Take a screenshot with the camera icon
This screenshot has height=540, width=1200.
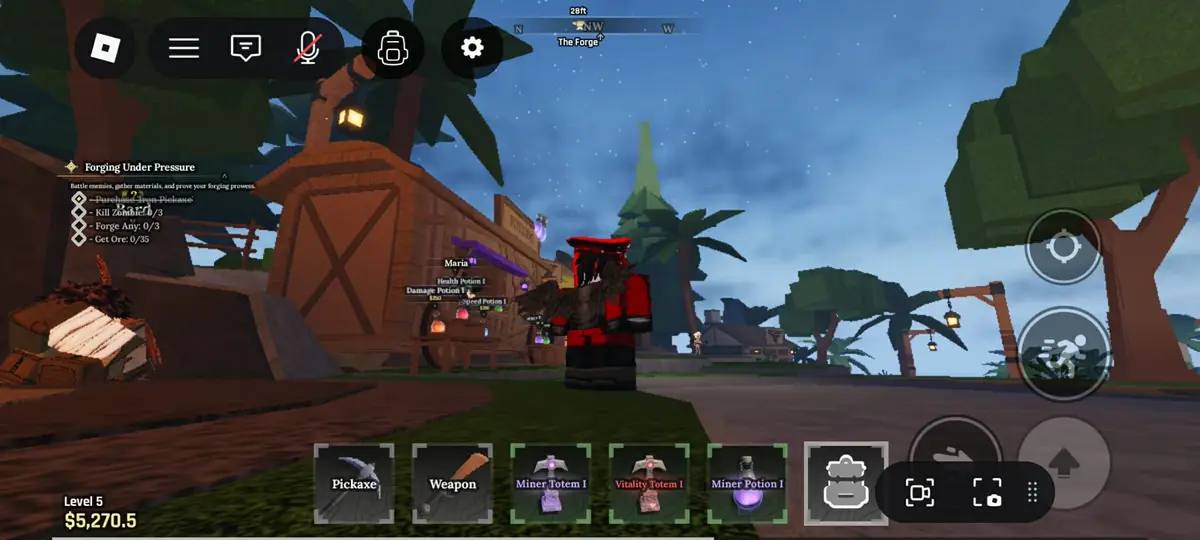pos(987,492)
